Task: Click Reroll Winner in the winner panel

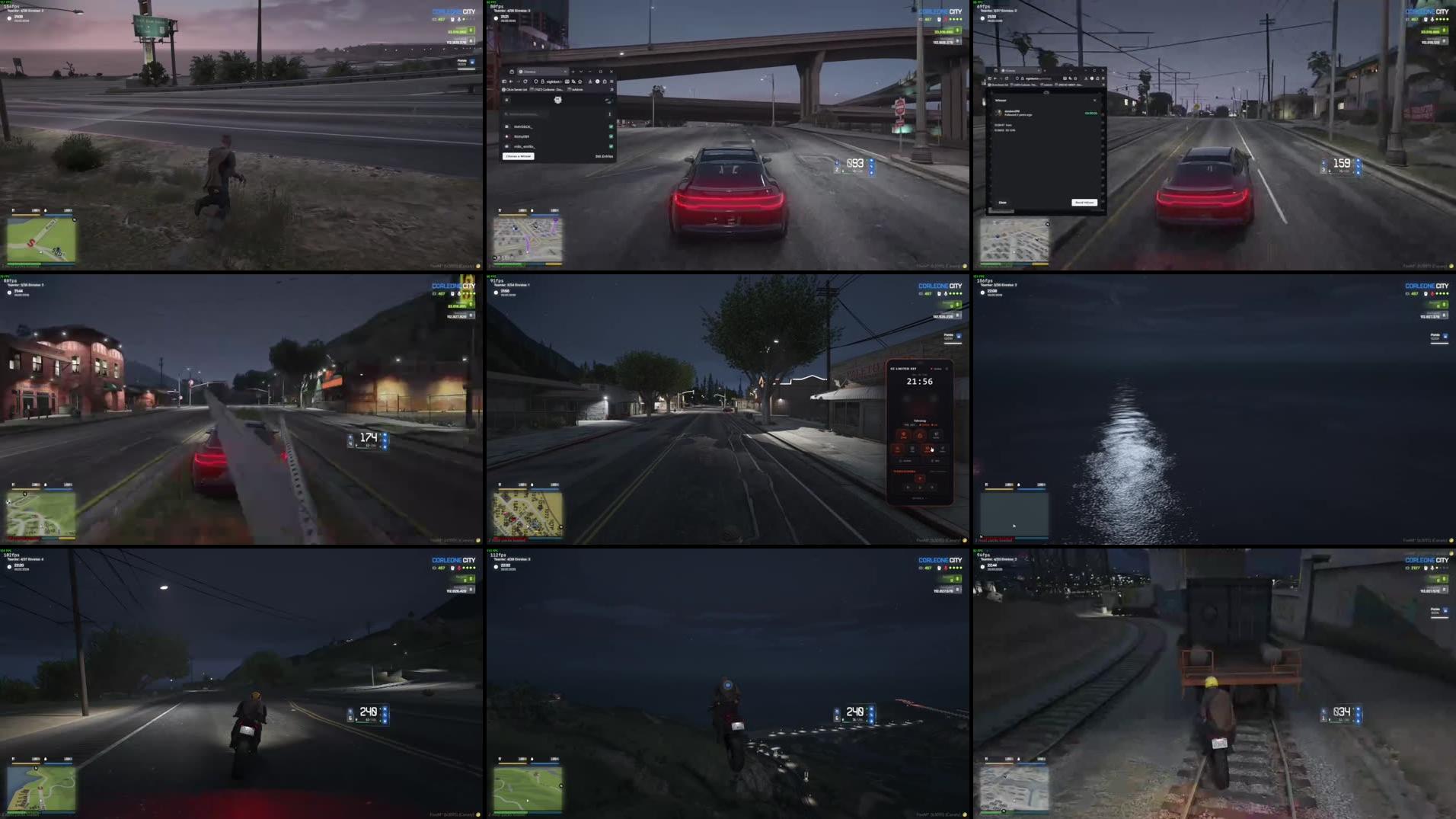Action: (x=1084, y=202)
